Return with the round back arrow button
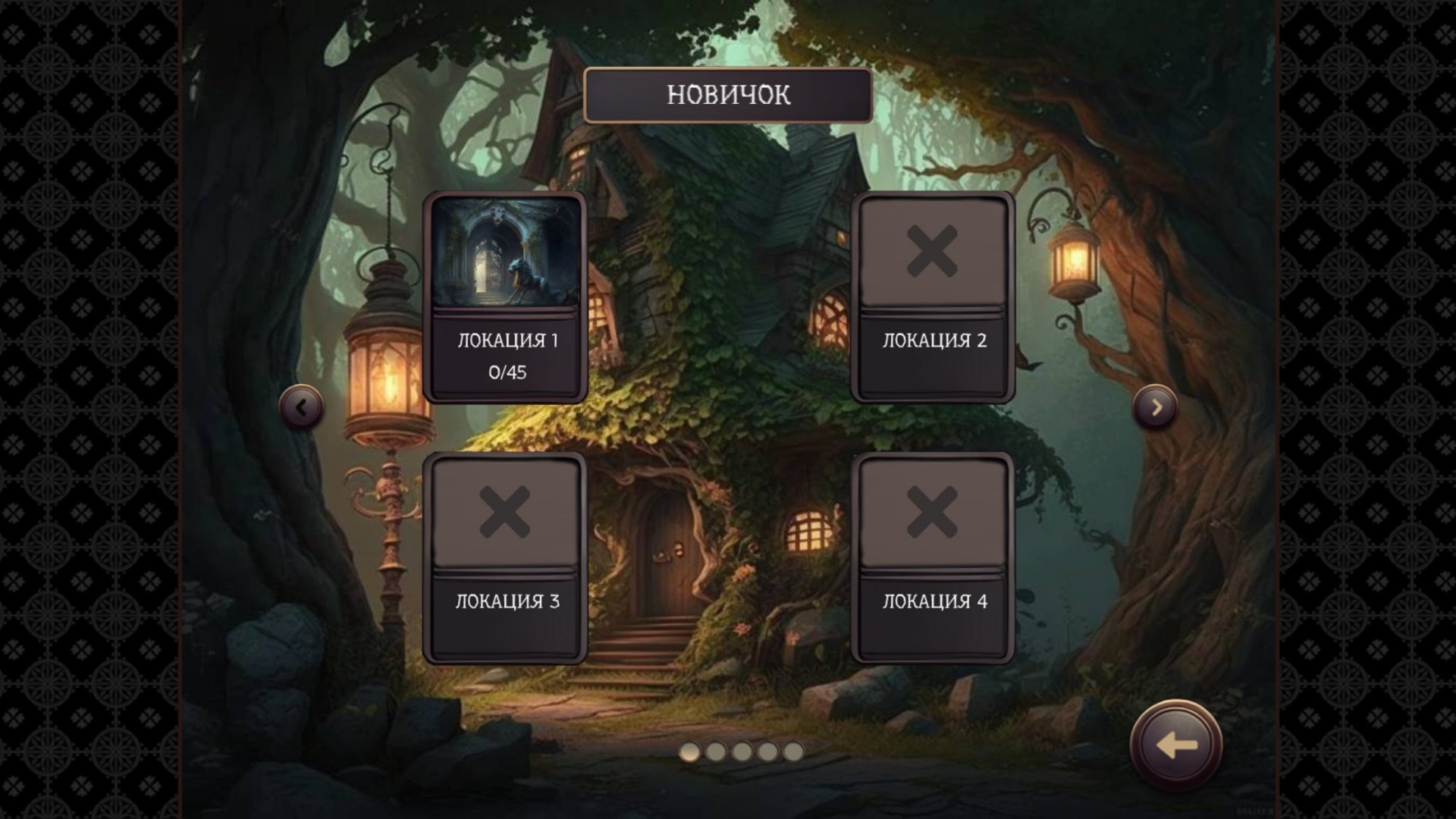This screenshot has height=819, width=1456. 1175,745
